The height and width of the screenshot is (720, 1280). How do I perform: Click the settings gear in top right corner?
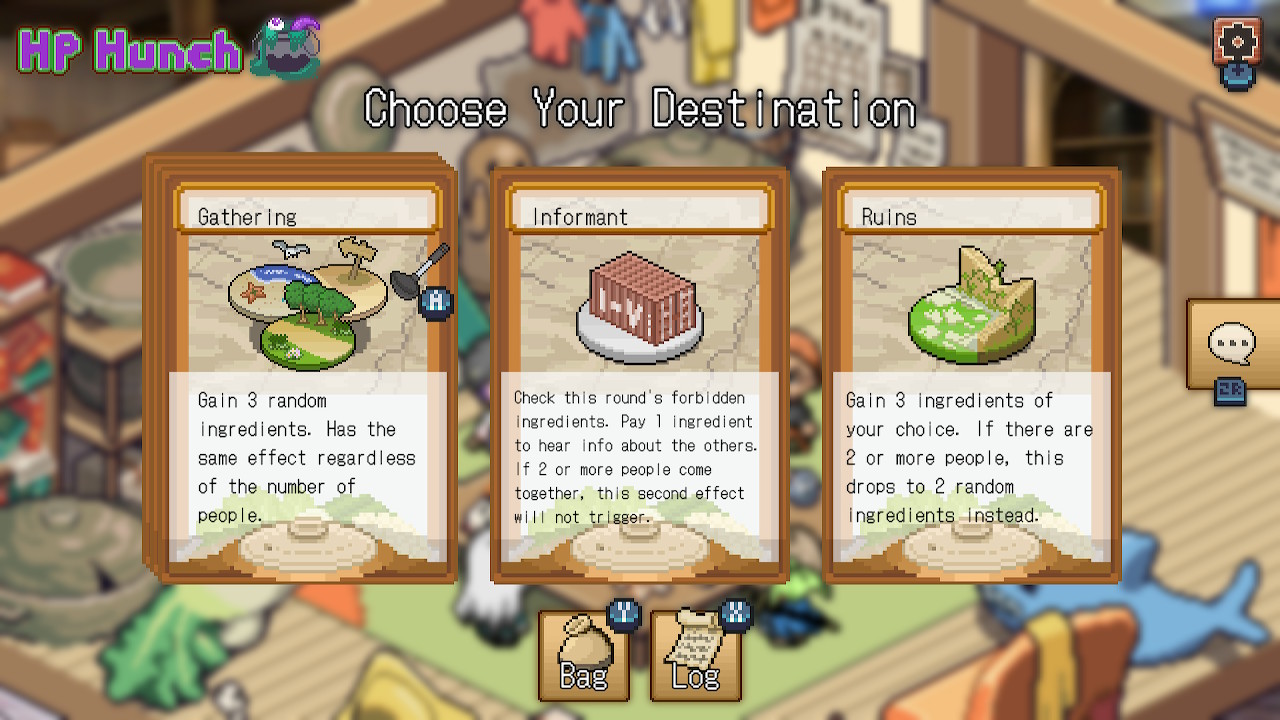point(1237,42)
